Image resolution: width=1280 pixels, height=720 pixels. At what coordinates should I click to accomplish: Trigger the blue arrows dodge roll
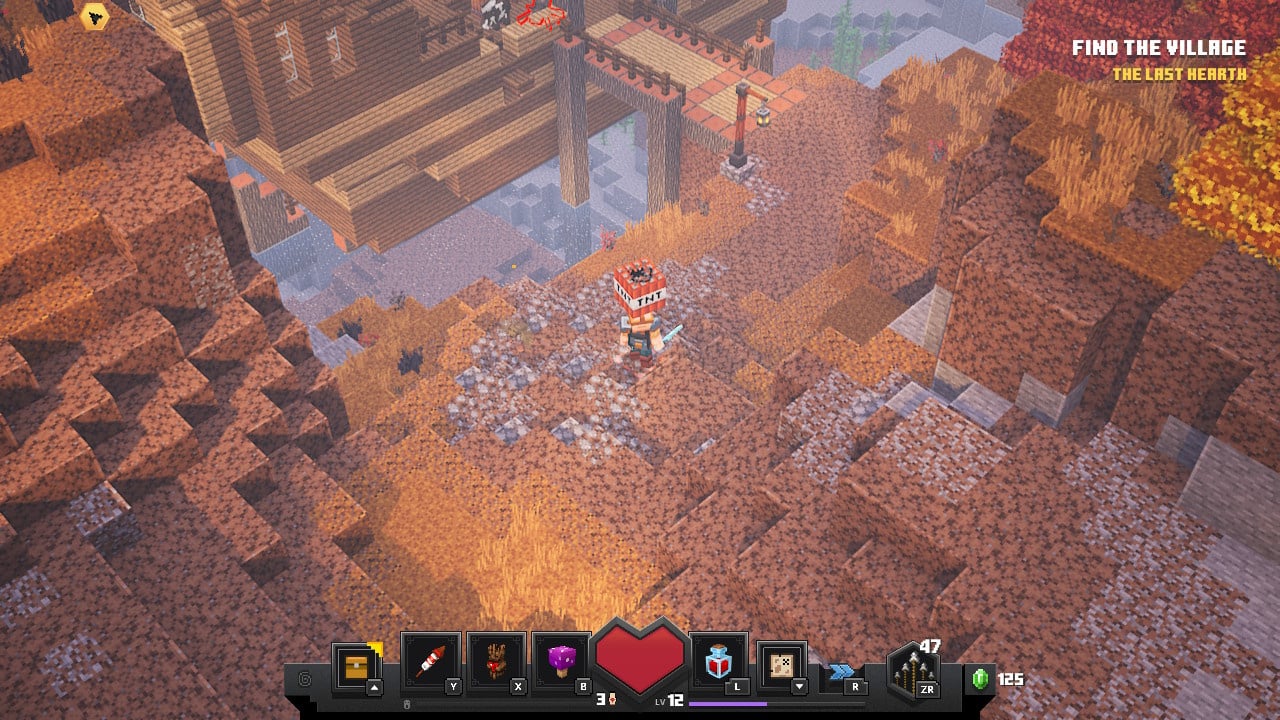tap(842, 673)
